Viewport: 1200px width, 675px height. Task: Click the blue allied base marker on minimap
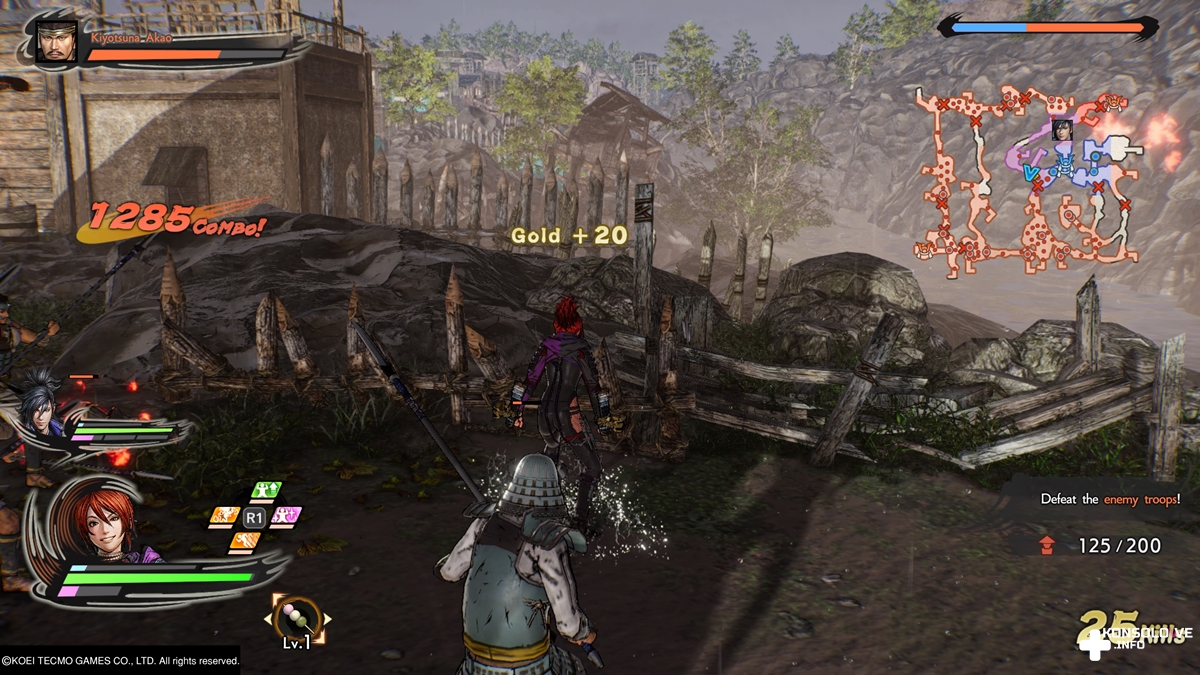pyautogui.click(x=1067, y=170)
